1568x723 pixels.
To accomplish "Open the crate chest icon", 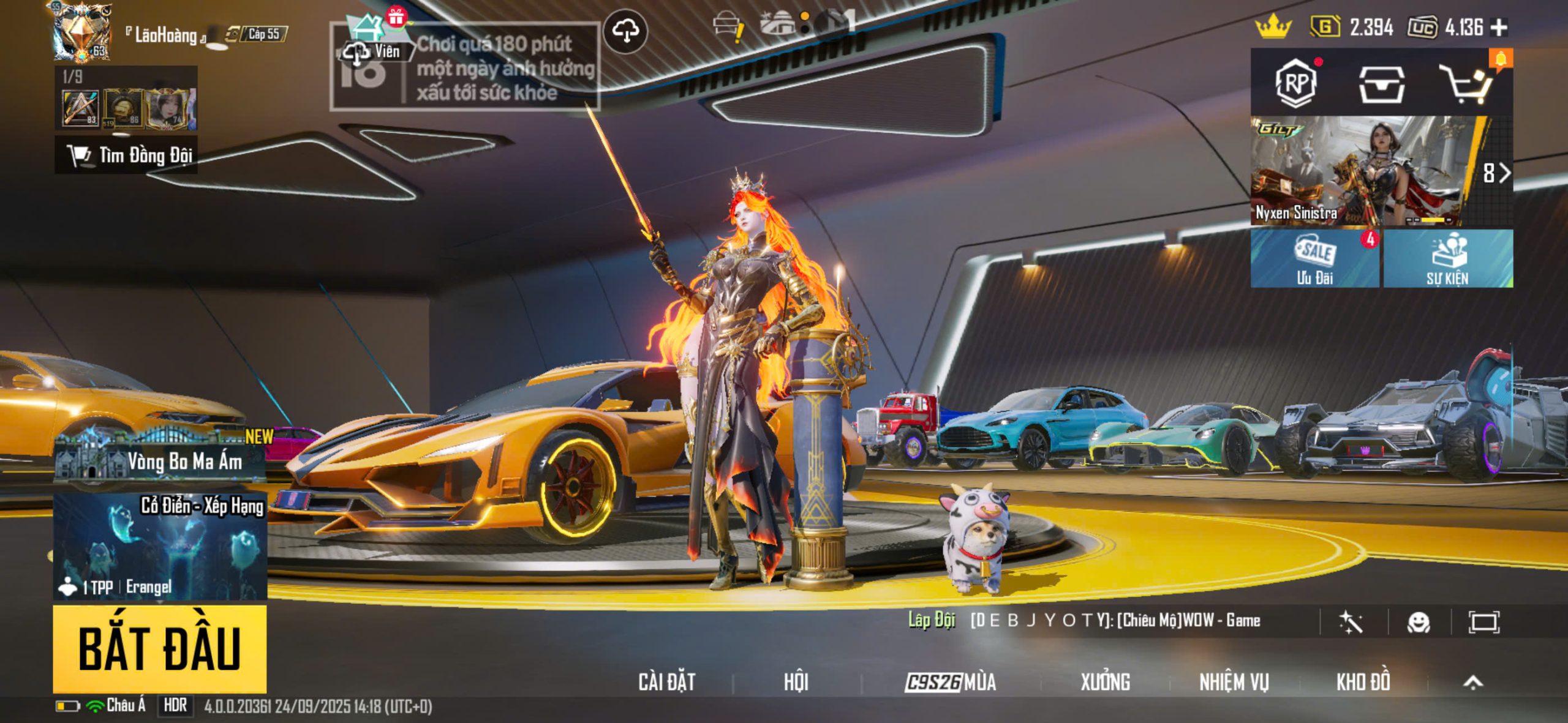I will (1381, 84).
